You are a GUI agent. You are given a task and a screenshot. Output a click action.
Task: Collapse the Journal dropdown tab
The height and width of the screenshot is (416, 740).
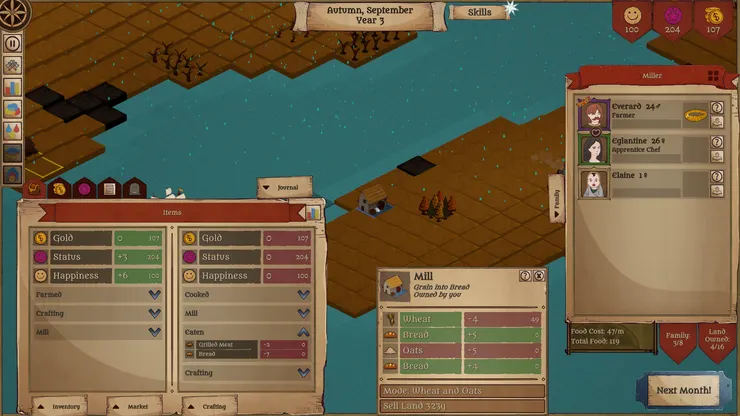point(284,187)
